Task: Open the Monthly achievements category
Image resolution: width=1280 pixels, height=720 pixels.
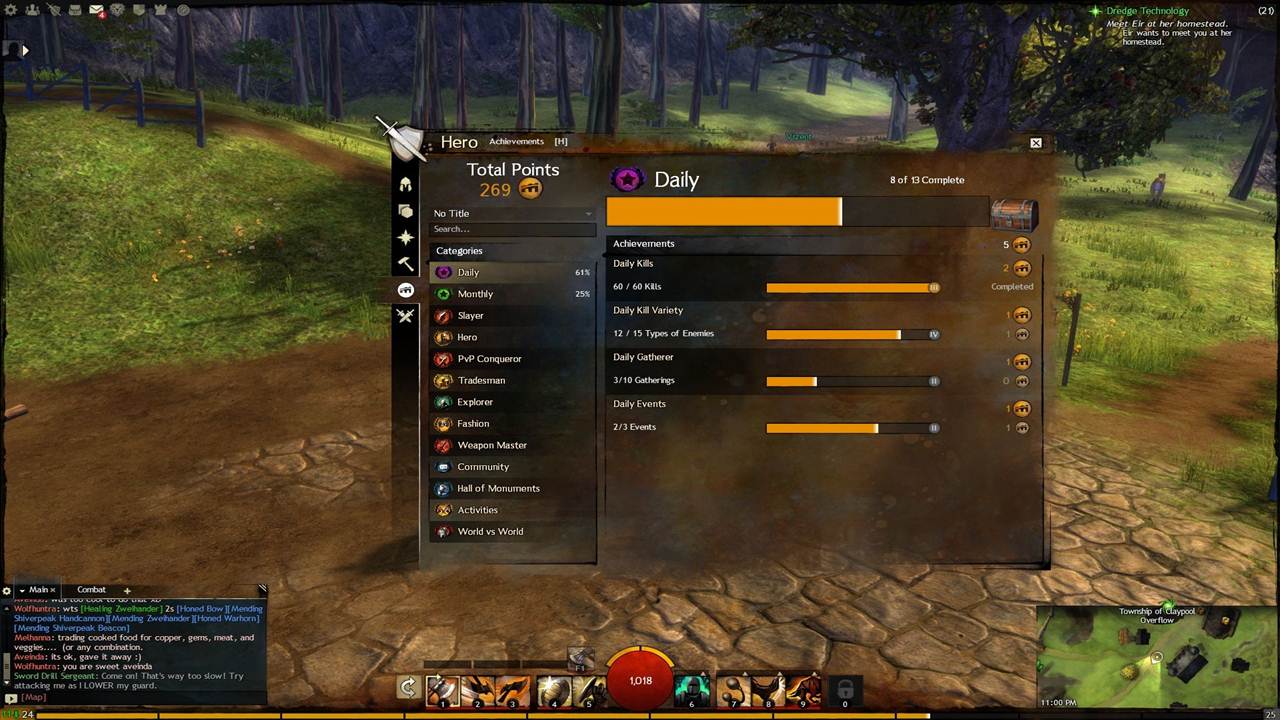Action: pos(475,294)
